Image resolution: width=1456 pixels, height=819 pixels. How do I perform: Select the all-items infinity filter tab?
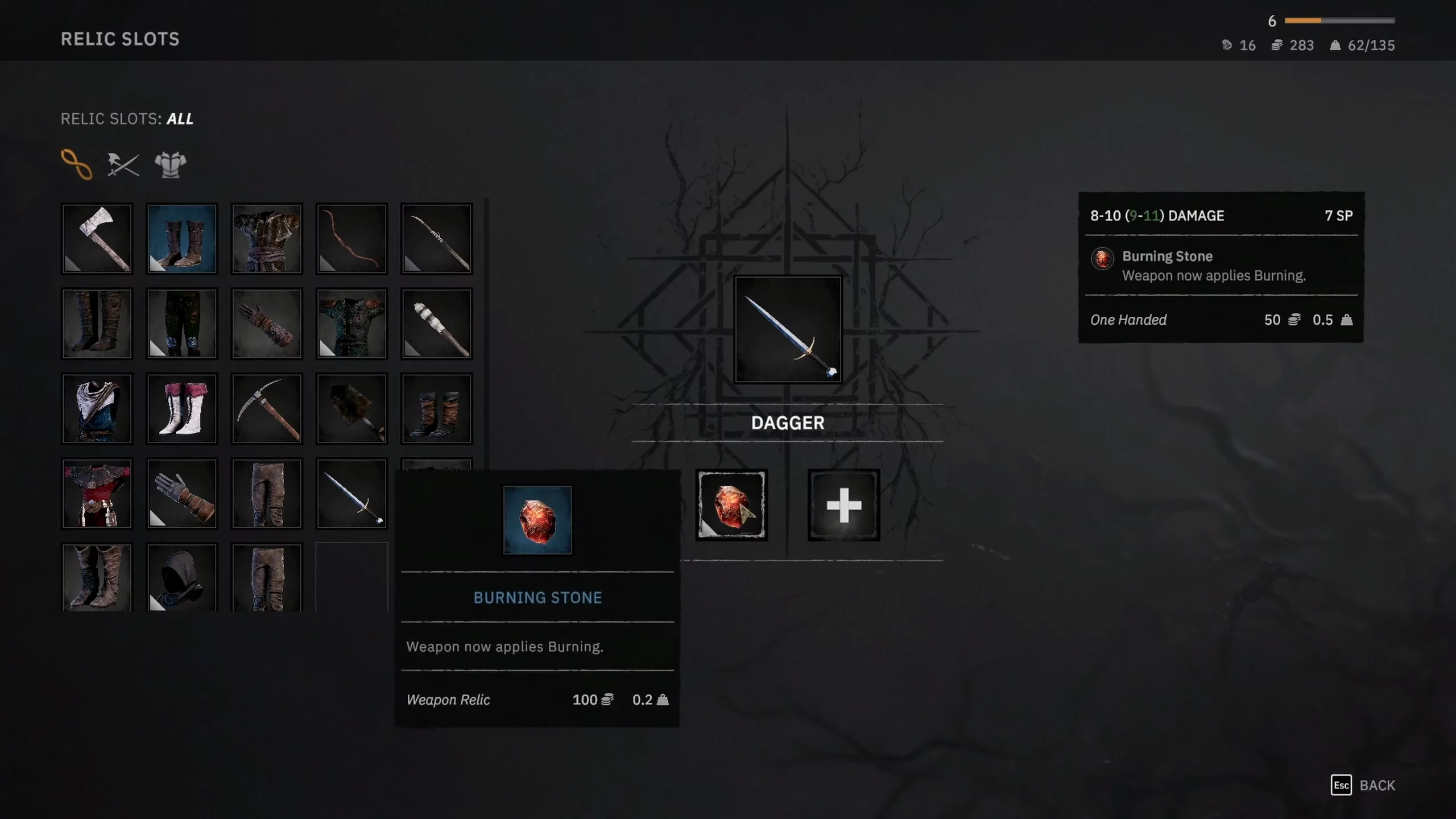77,165
